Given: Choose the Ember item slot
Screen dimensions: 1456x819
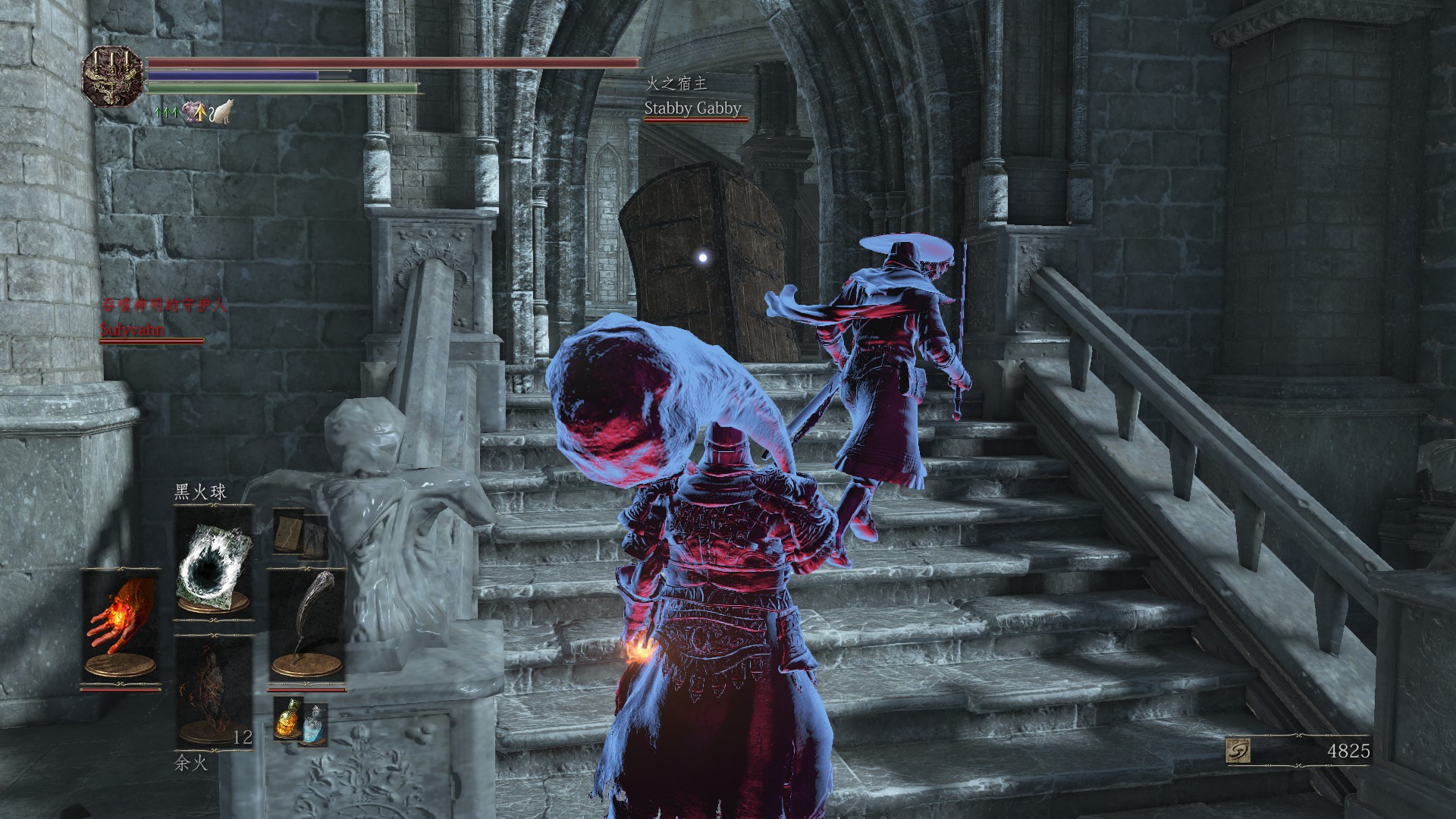Looking at the screenshot, I should (x=213, y=692).
